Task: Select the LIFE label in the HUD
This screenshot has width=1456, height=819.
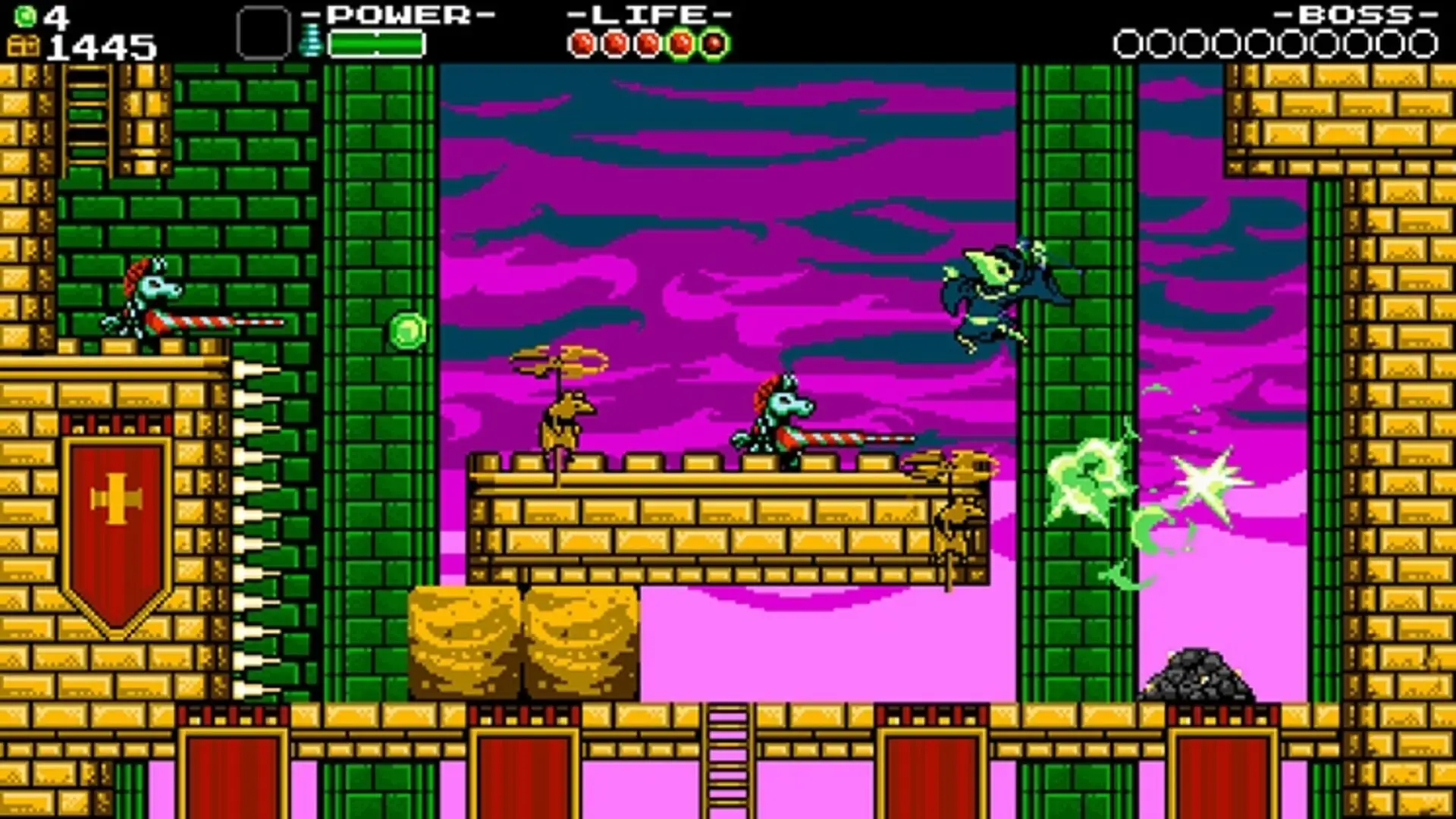Action: [648, 14]
